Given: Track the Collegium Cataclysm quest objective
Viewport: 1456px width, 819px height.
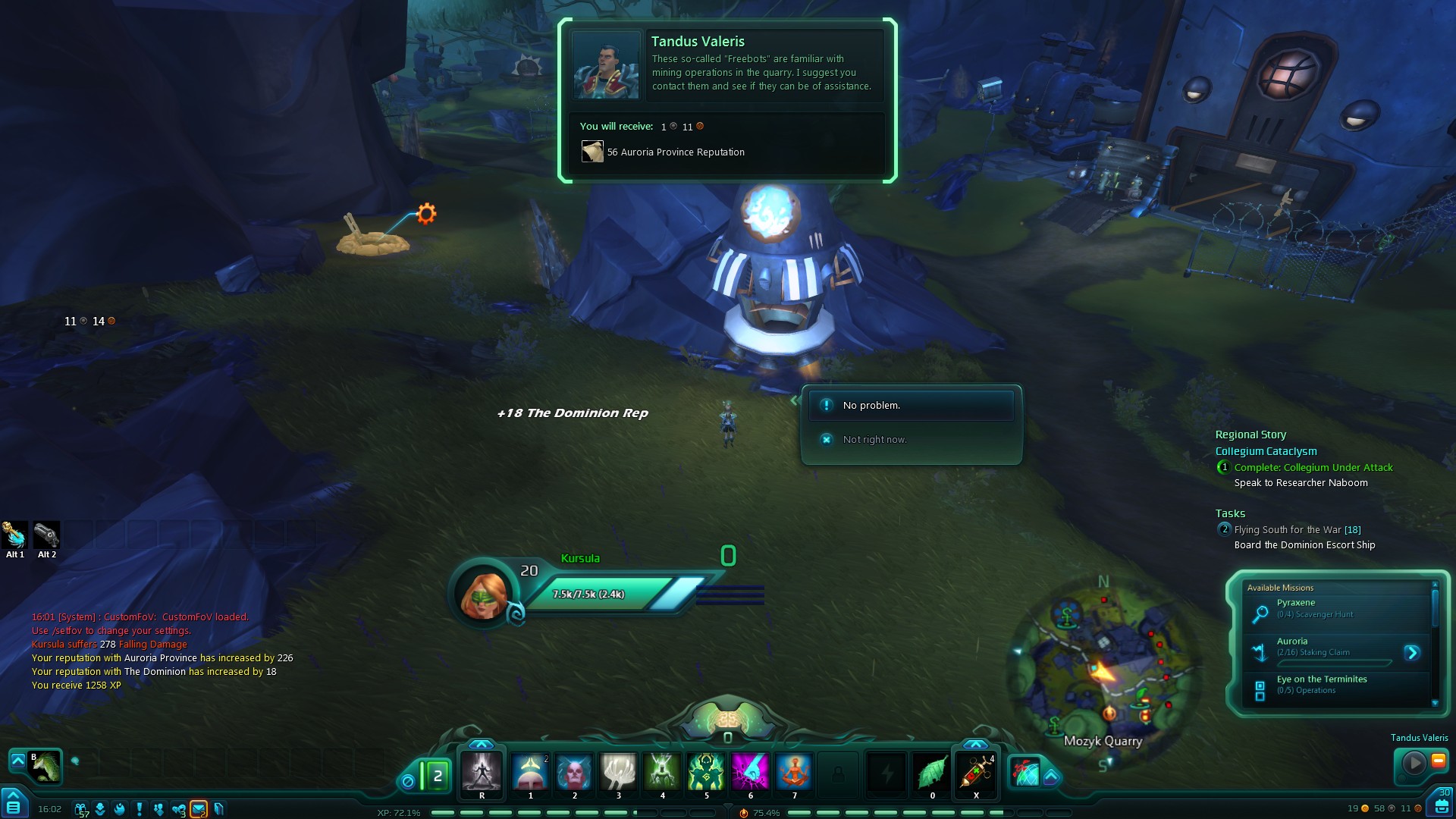Looking at the screenshot, I should tap(1266, 451).
